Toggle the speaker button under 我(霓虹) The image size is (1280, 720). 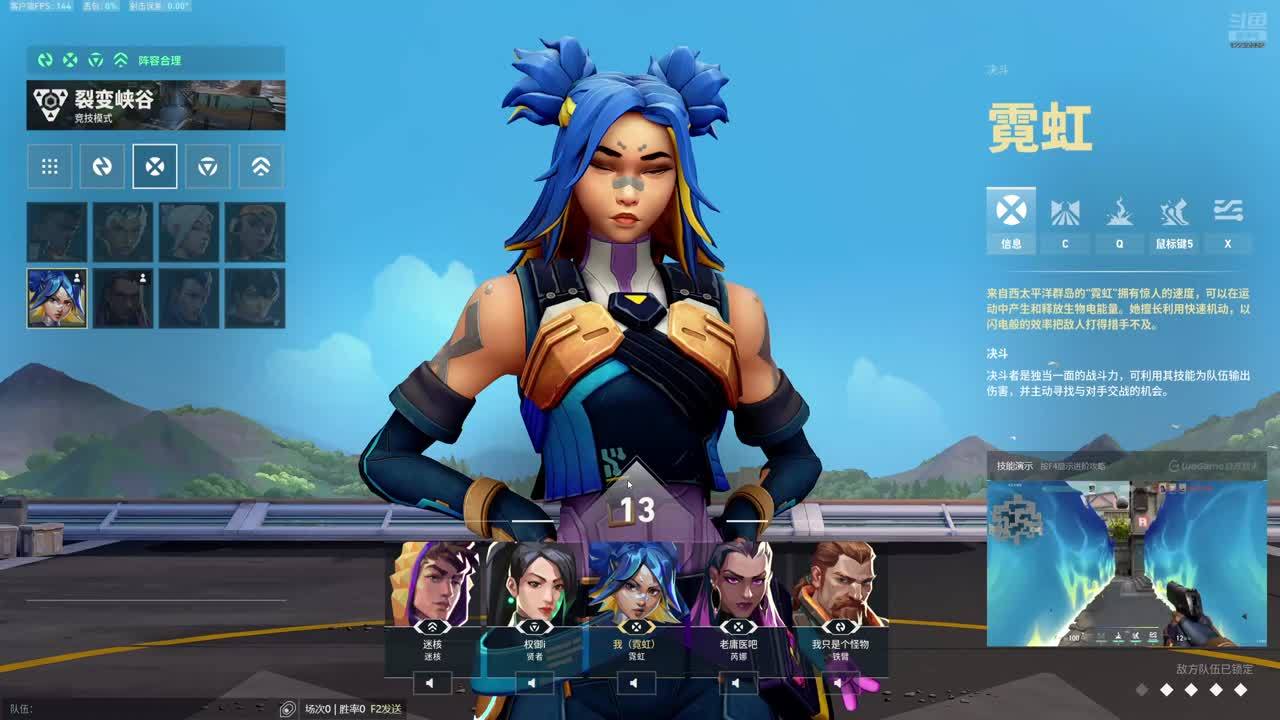point(636,683)
